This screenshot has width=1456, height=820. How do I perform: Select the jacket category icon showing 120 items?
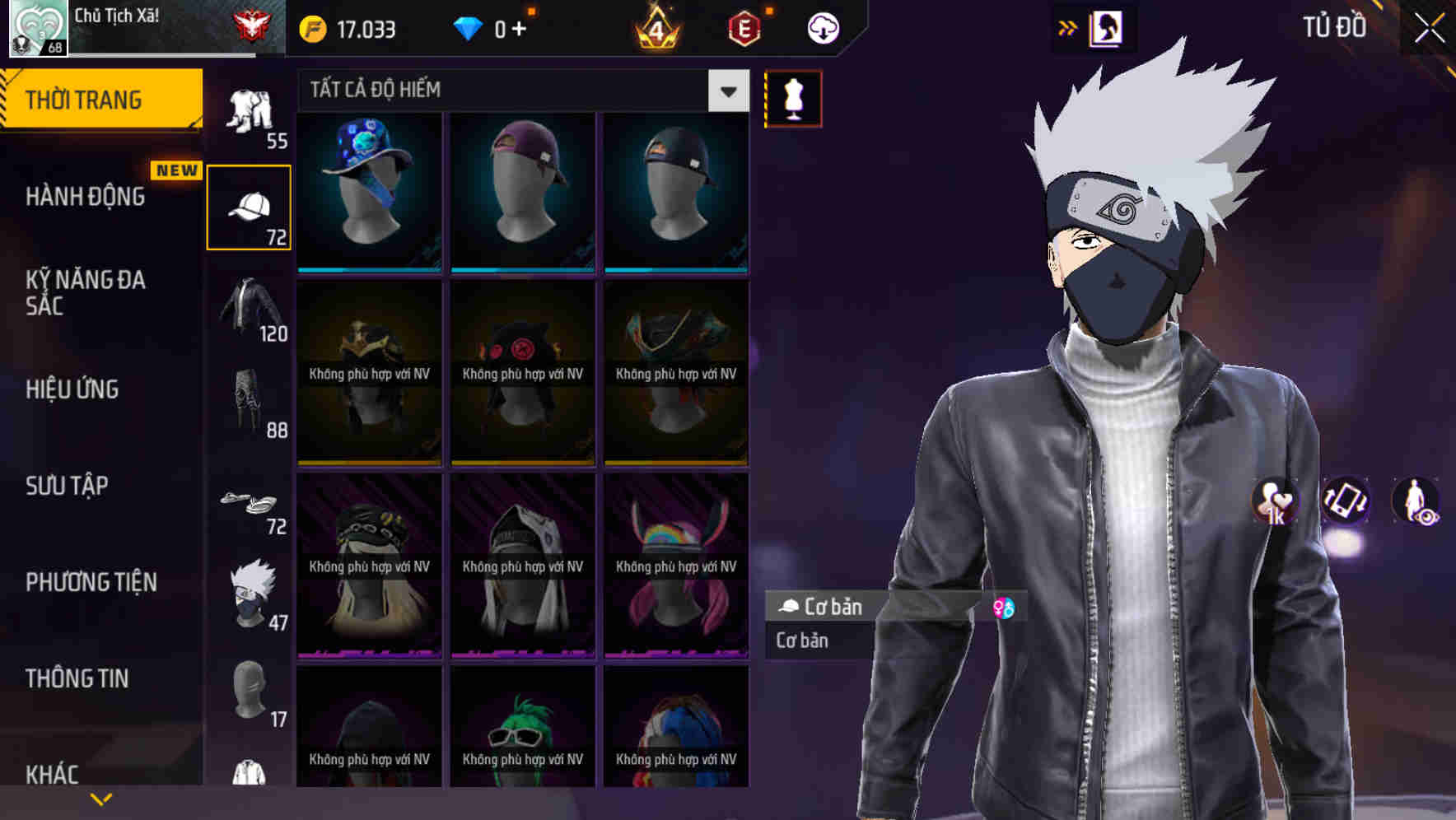click(x=250, y=309)
